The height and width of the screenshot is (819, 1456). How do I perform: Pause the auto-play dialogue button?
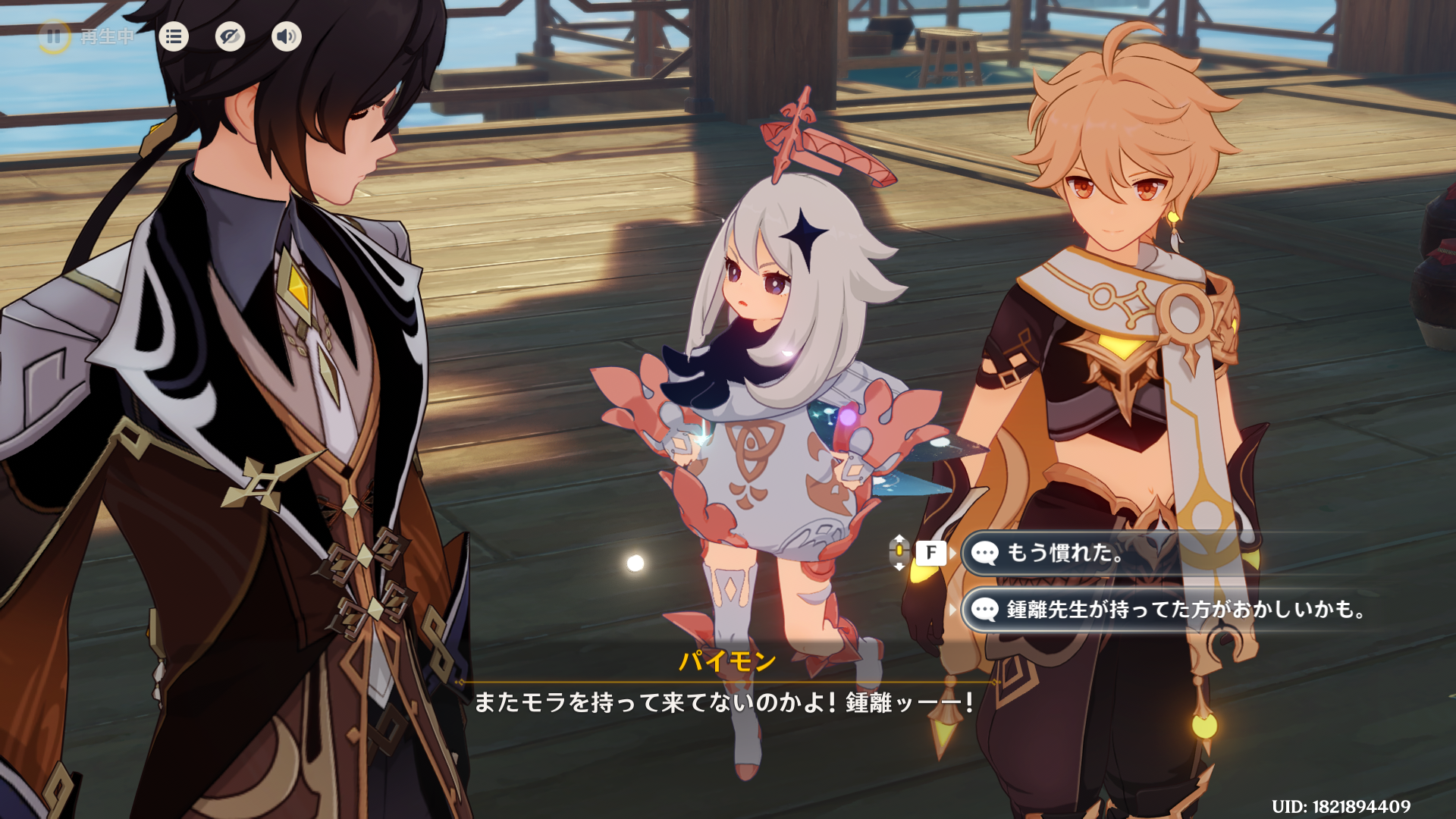[54, 36]
